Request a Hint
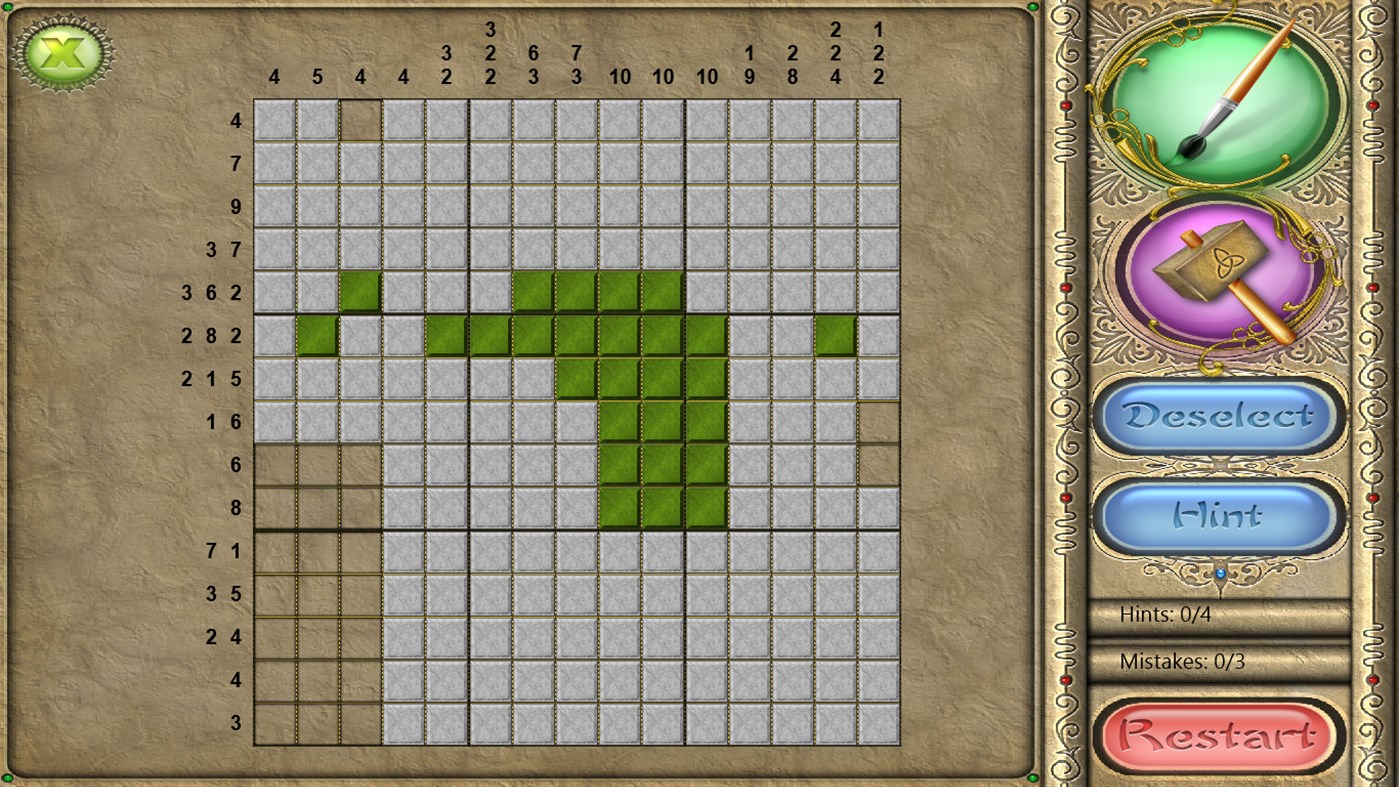 pyautogui.click(x=1216, y=513)
